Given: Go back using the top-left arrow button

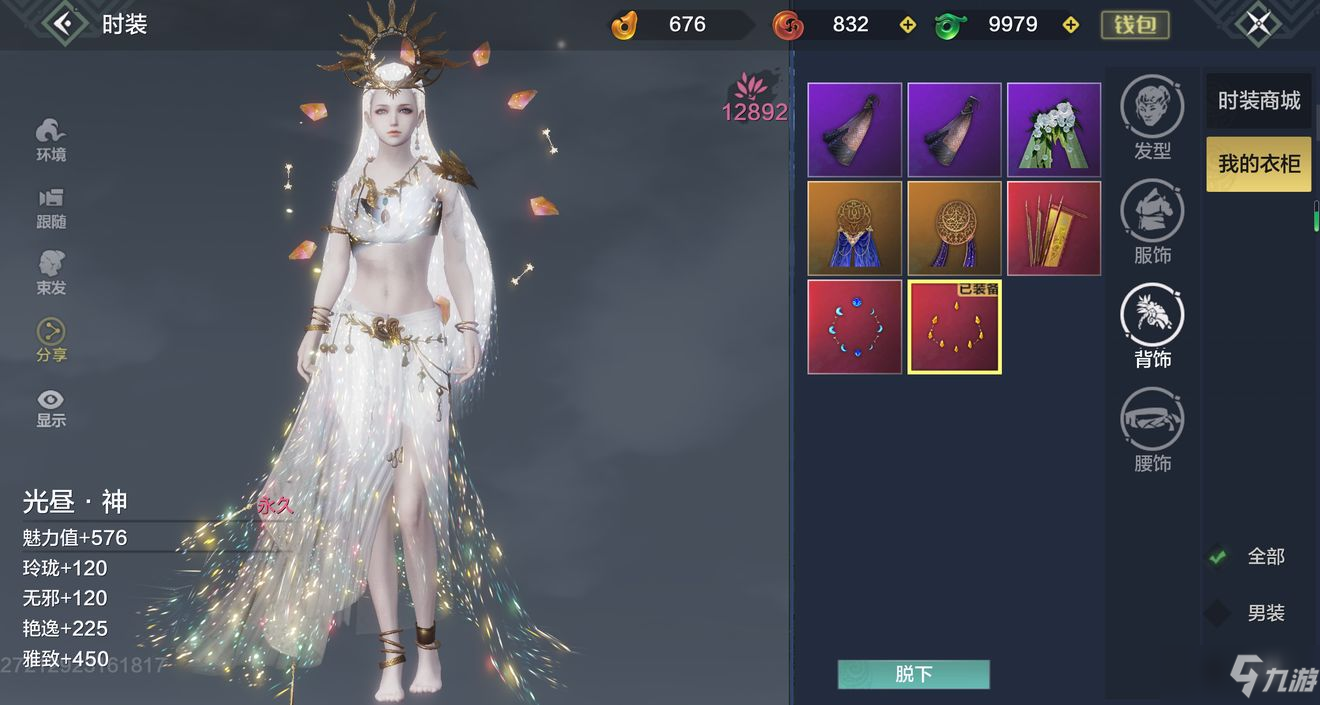Looking at the screenshot, I should click(66, 23).
